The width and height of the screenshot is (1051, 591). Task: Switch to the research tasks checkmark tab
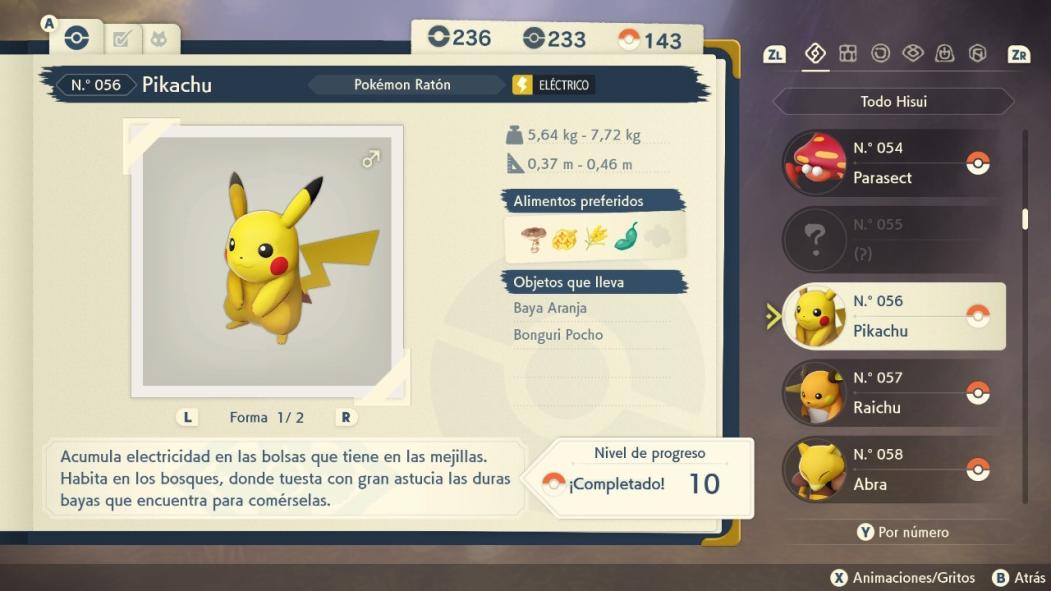(122, 39)
